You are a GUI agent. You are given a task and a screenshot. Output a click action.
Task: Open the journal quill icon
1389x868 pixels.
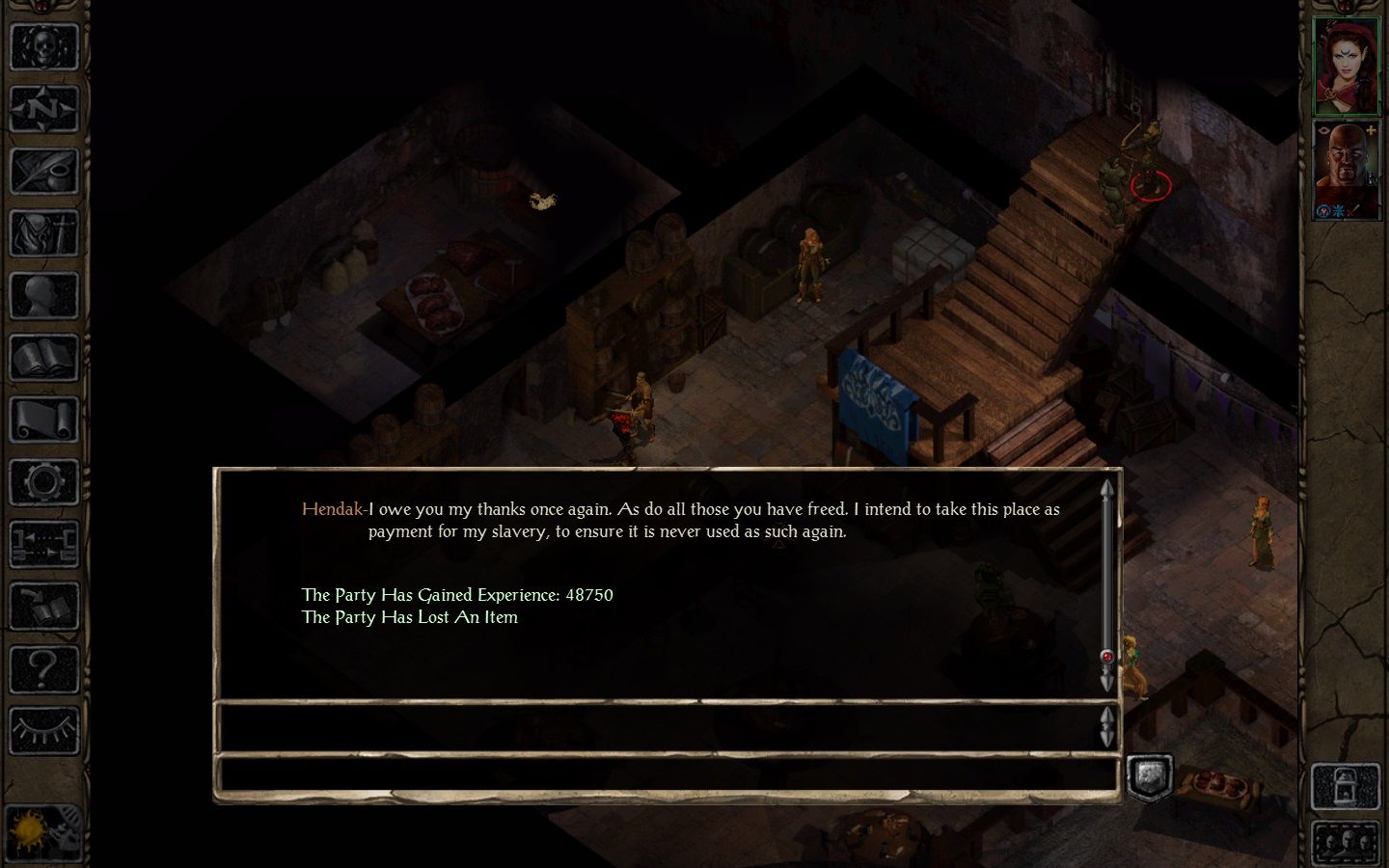pyautogui.click(x=43, y=172)
